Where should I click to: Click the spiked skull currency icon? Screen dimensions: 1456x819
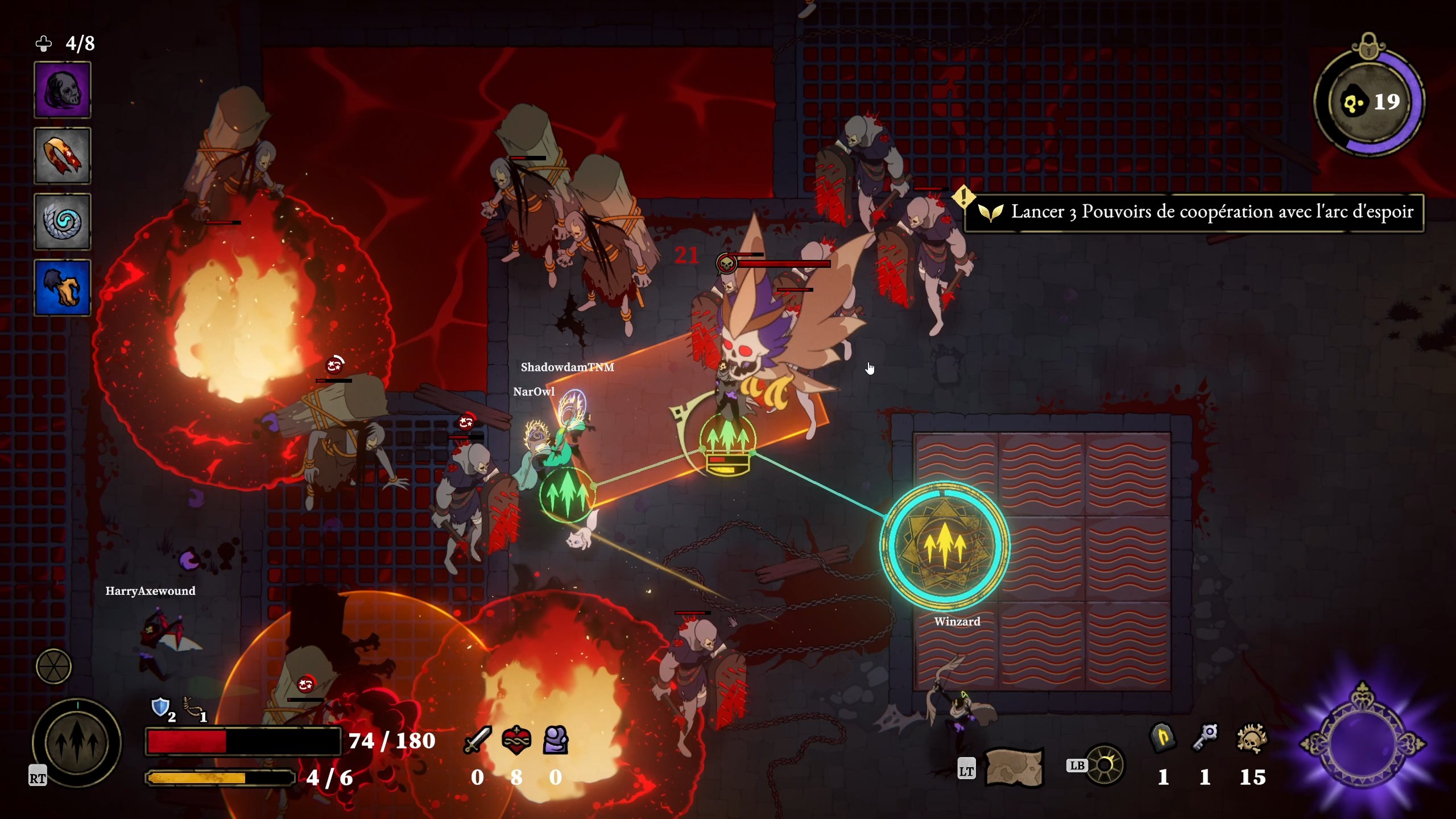click(1251, 739)
